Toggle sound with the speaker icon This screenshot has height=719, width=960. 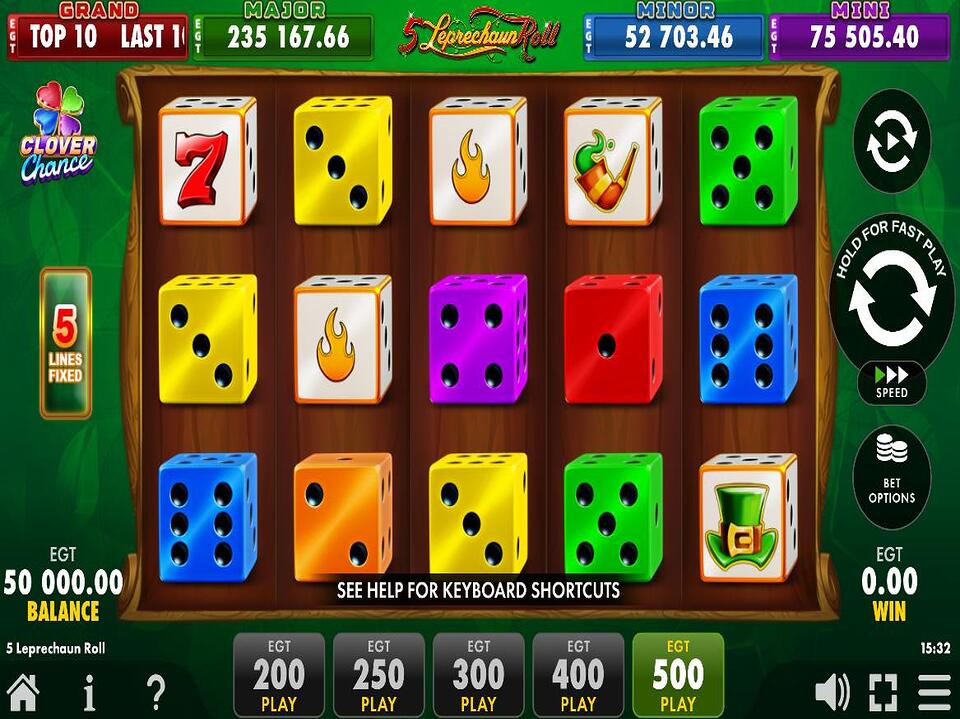pos(832,692)
